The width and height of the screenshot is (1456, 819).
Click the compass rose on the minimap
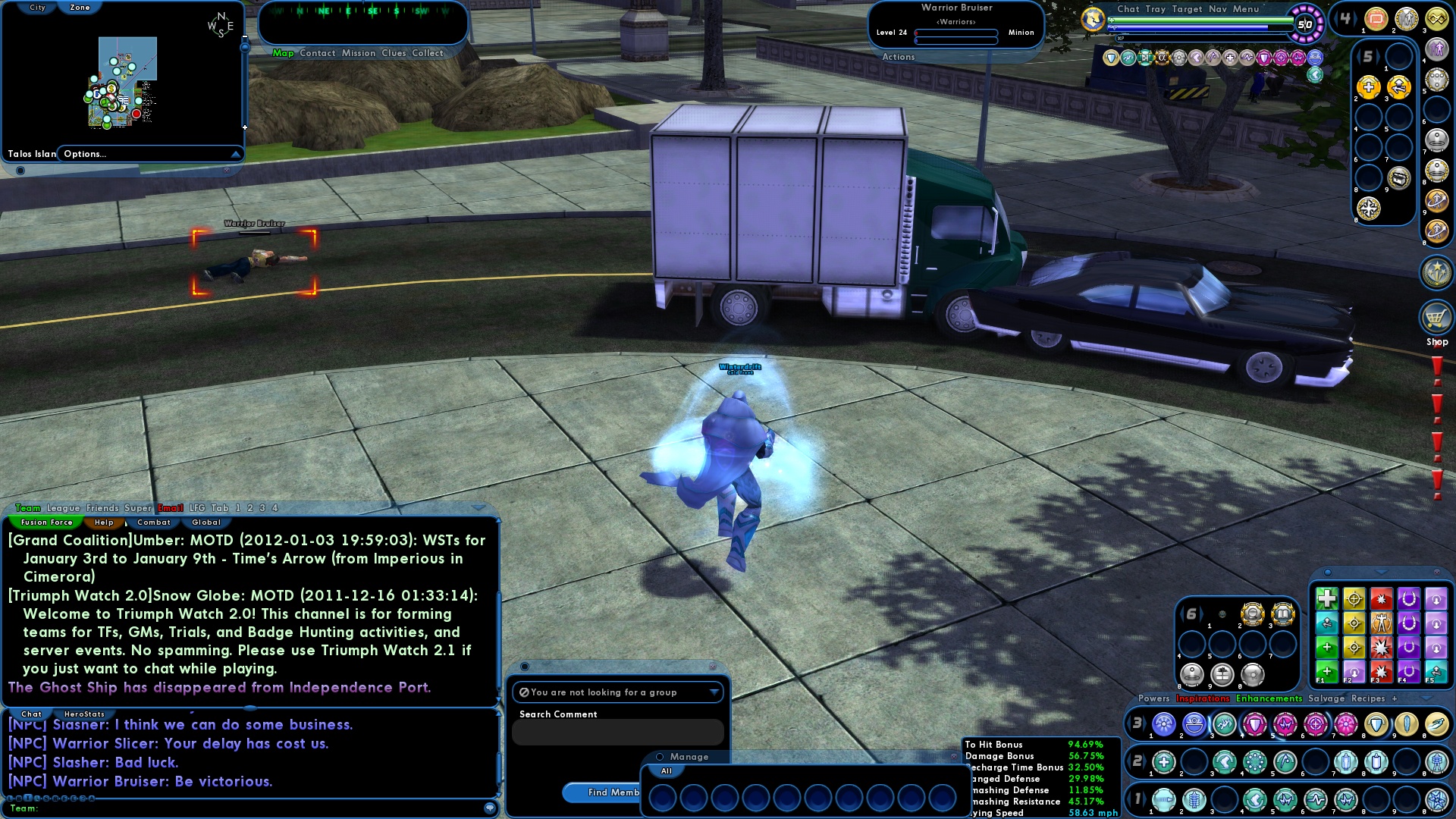[x=220, y=25]
